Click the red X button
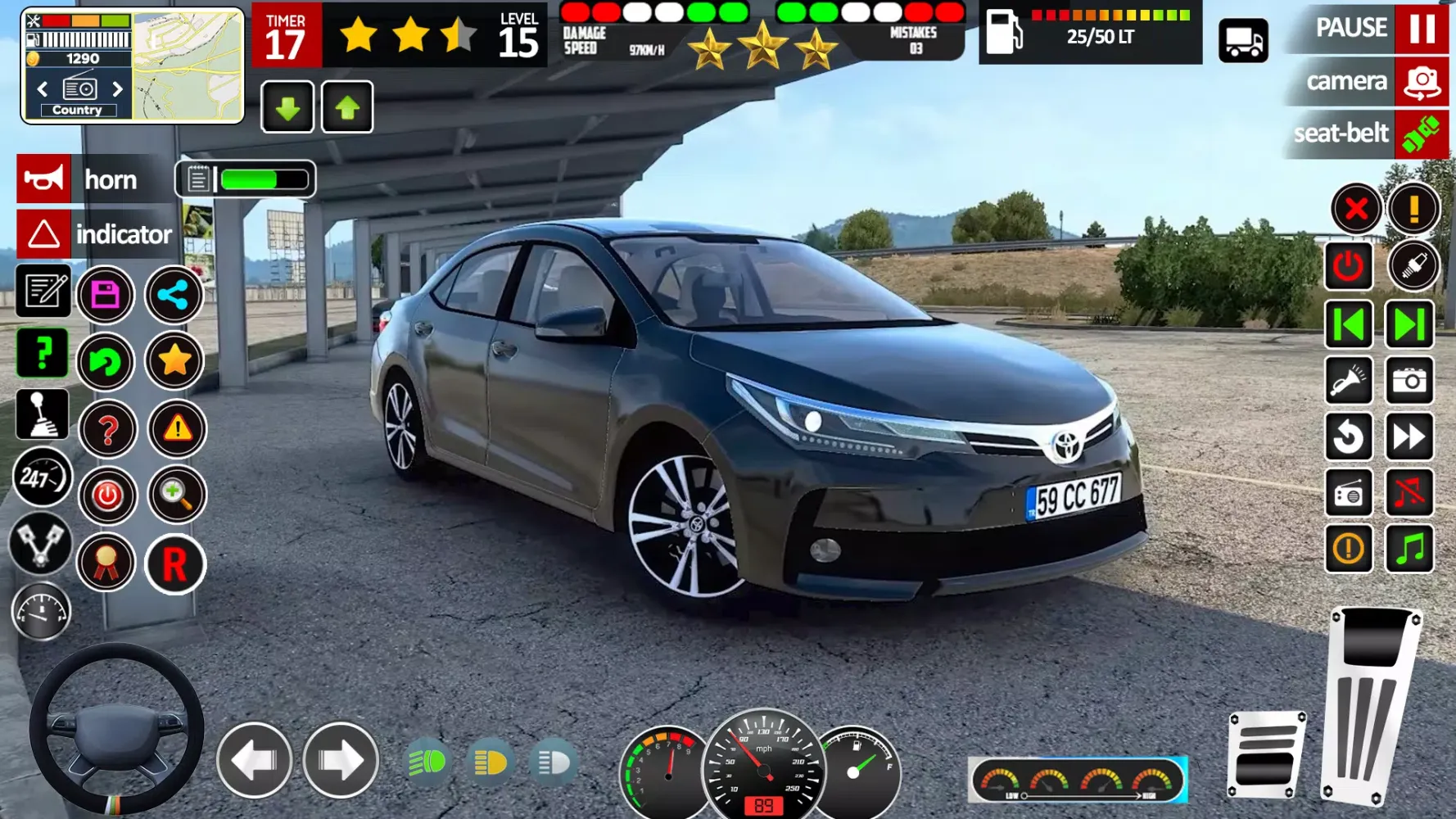 [1356, 209]
